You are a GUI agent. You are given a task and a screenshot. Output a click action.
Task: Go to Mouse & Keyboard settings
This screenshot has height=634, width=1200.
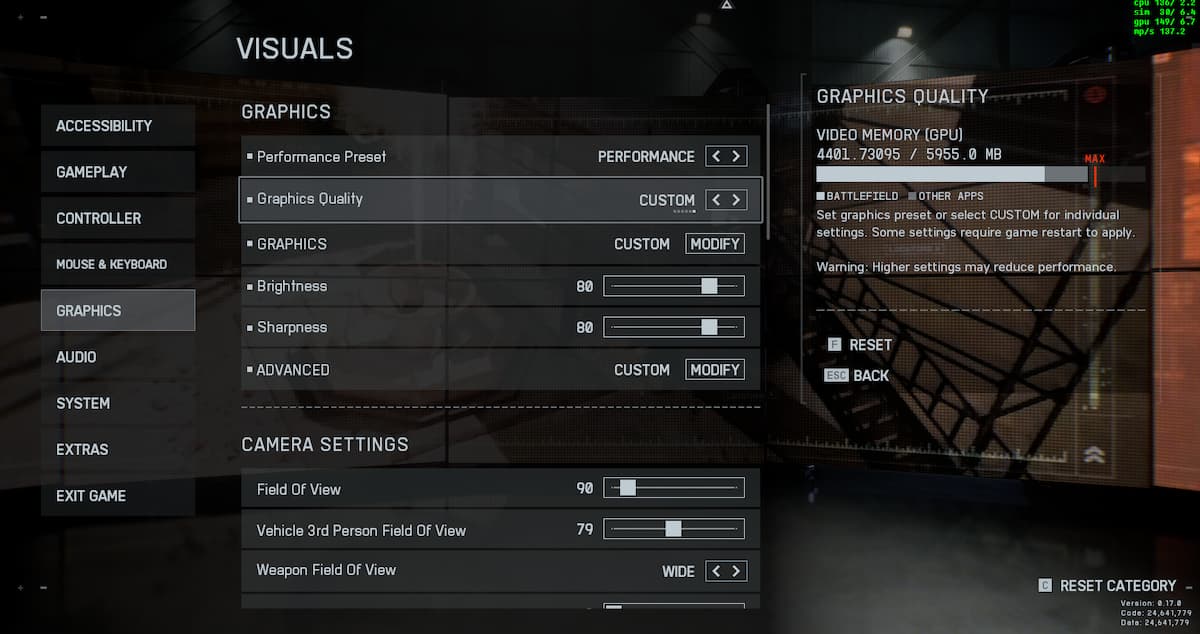[x=117, y=264]
